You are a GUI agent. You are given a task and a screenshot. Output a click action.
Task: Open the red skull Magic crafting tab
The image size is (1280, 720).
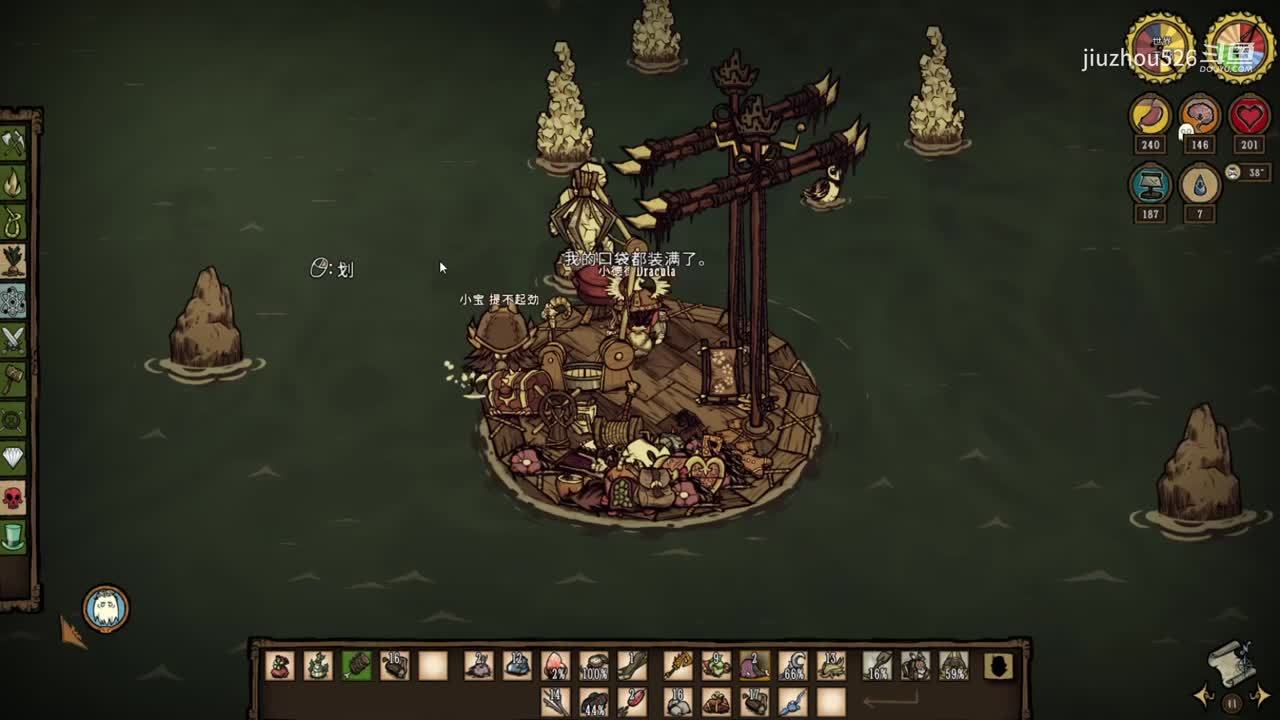pyautogui.click(x=13, y=497)
